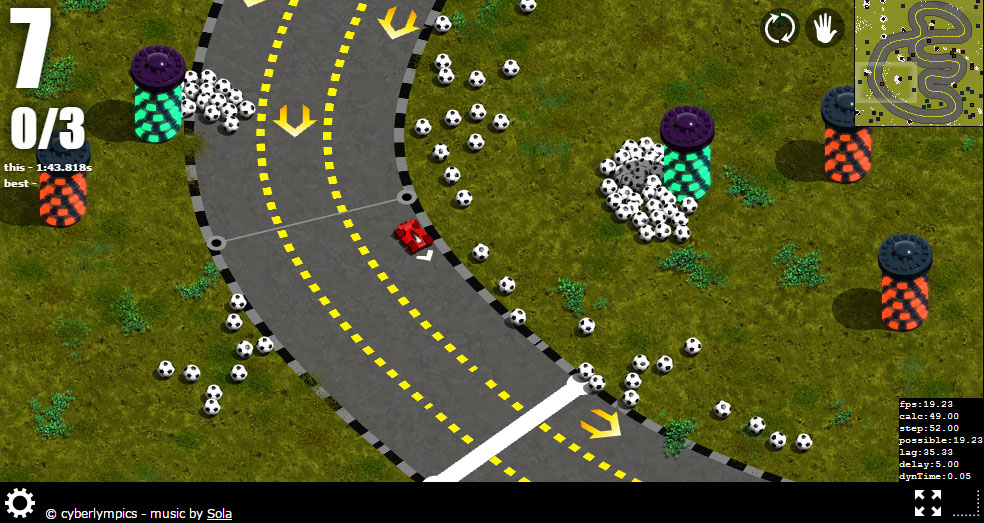Open the track minimap
Screen dimensions: 984x523
click(918, 62)
